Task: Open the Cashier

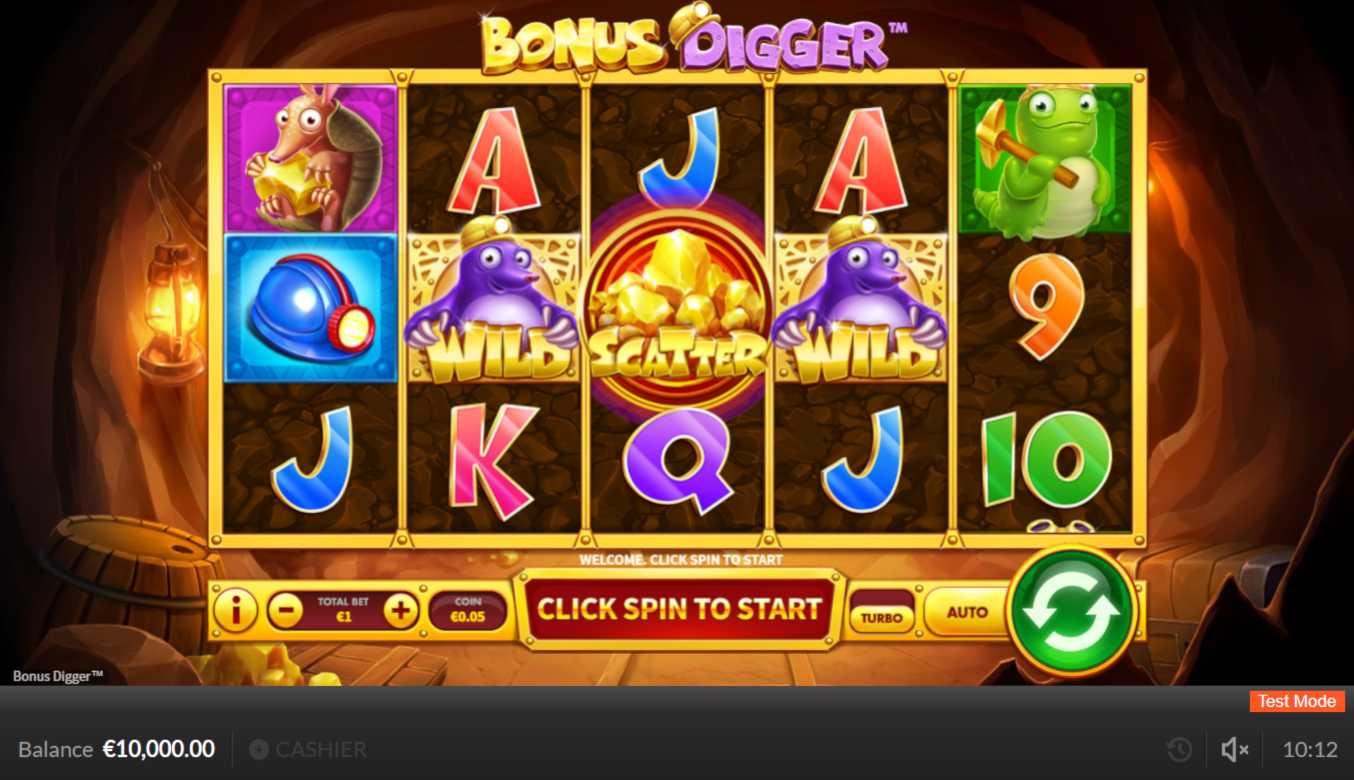Action: point(308,749)
